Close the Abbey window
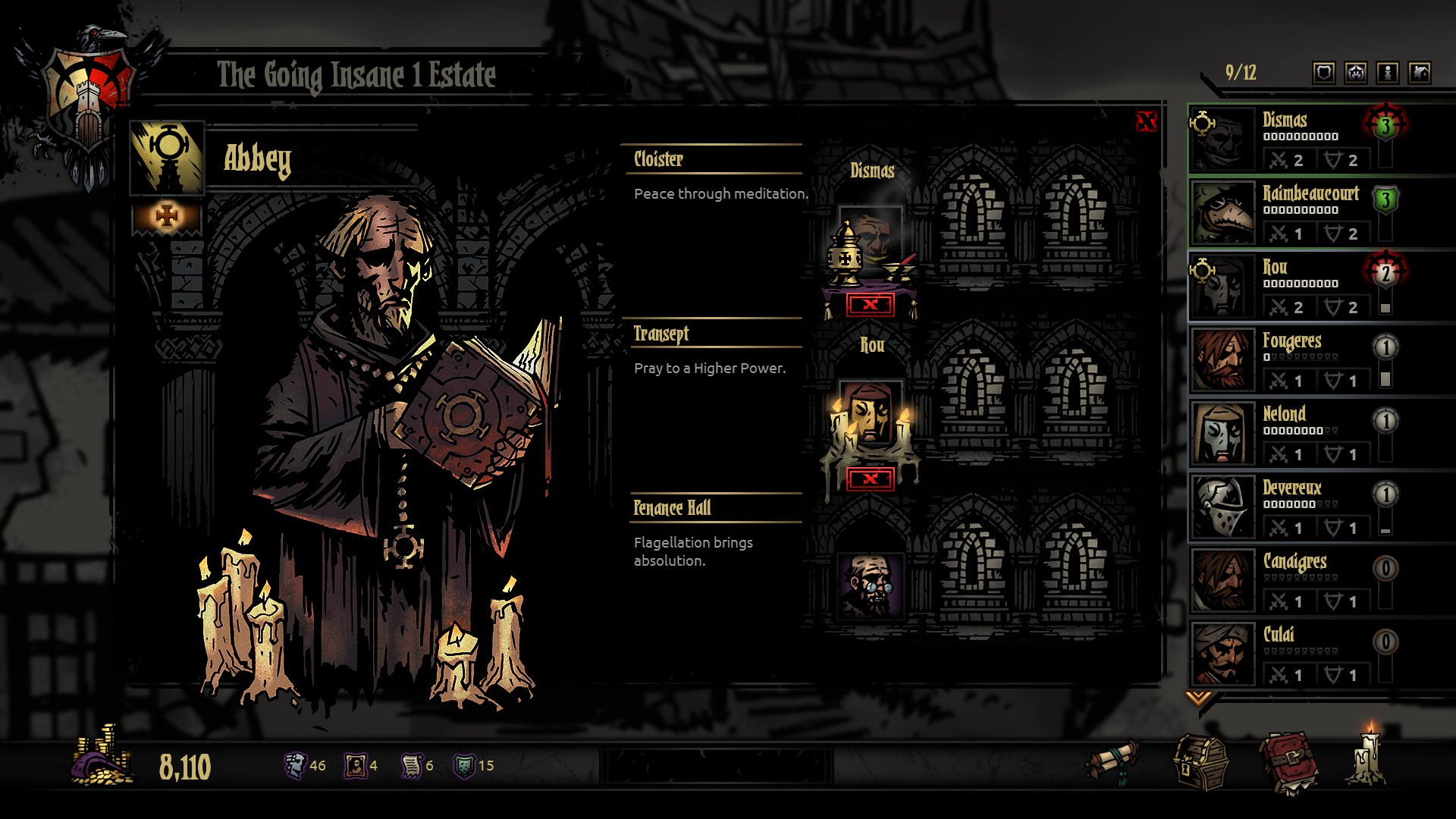 pos(1146,121)
